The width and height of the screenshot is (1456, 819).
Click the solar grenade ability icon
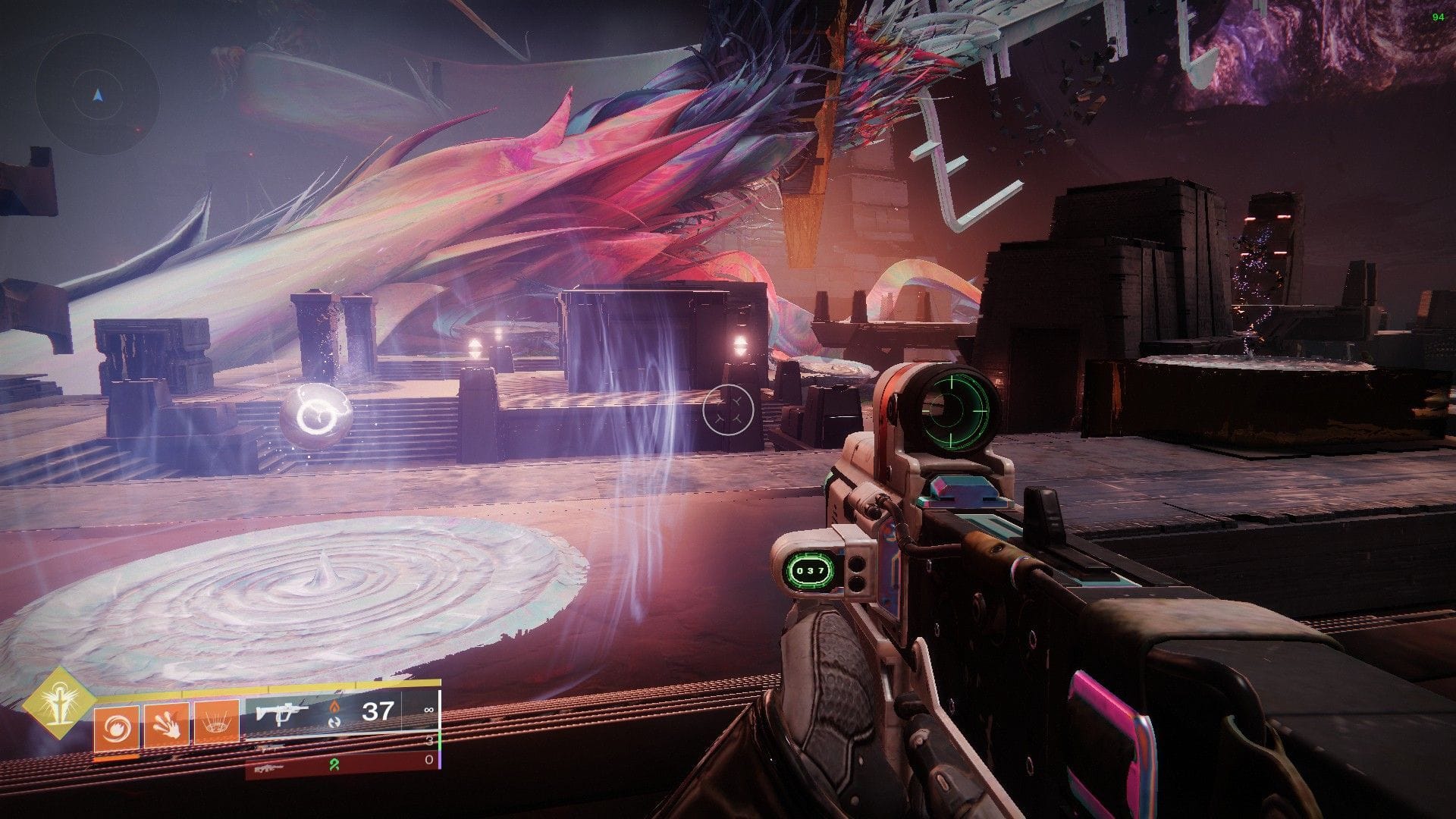116,726
